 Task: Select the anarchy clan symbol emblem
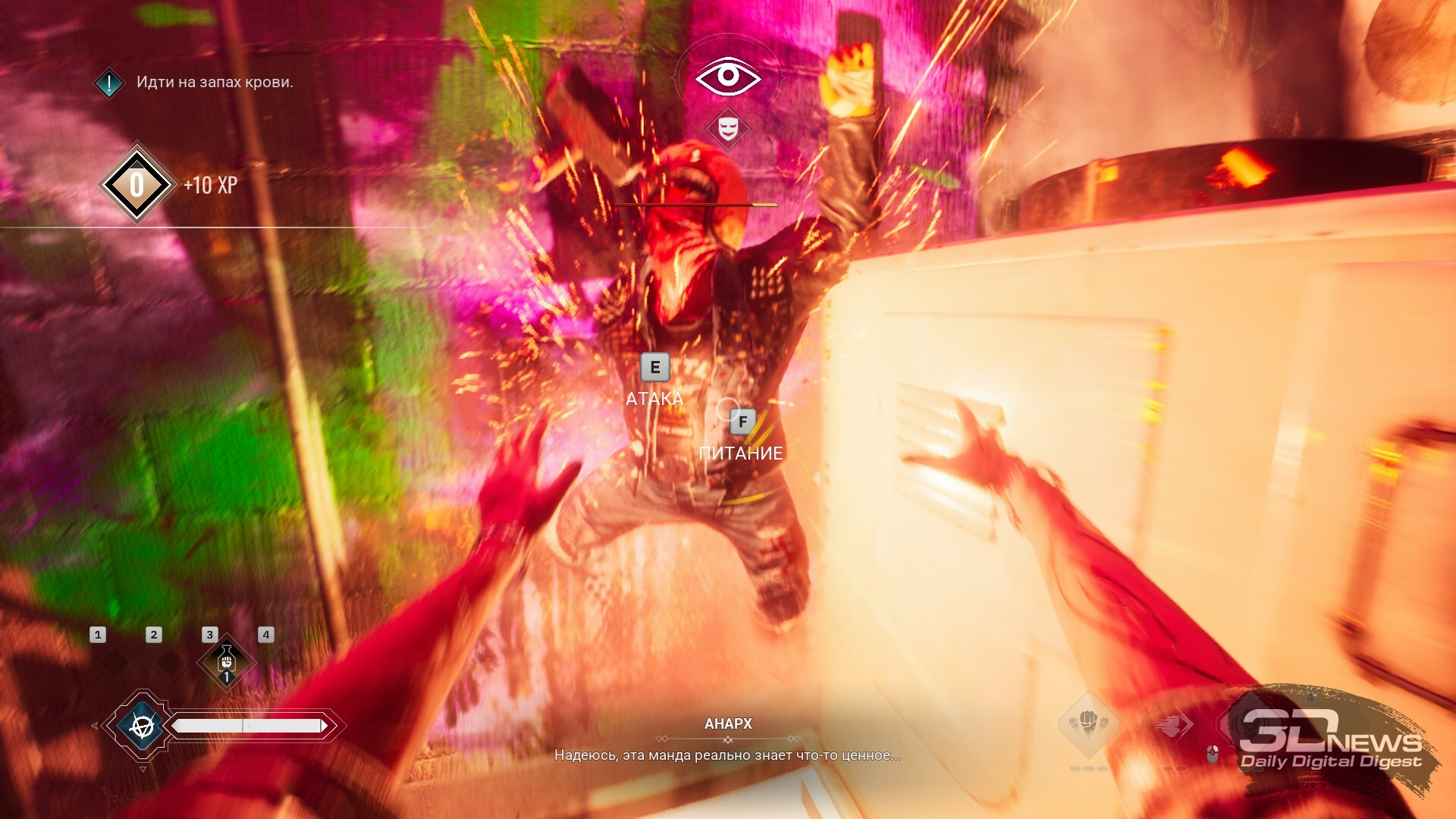(x=142, y=726)
